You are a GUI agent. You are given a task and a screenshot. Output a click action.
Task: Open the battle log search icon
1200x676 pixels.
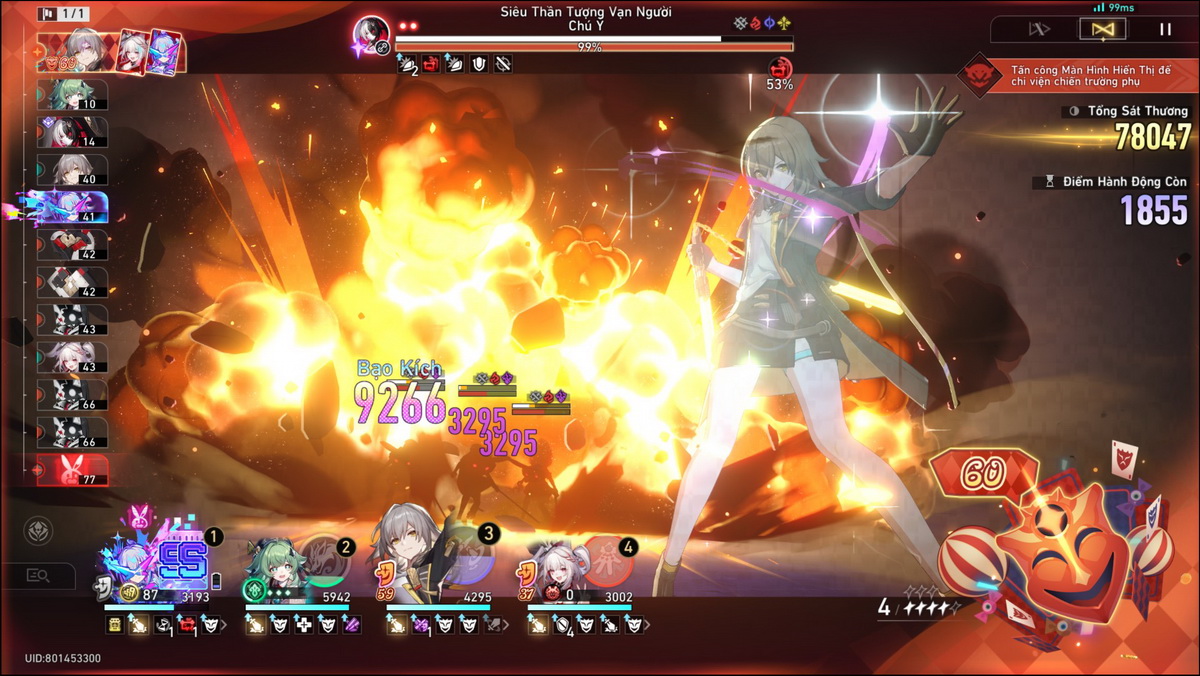pyautogui.click(x=38, y=575)
